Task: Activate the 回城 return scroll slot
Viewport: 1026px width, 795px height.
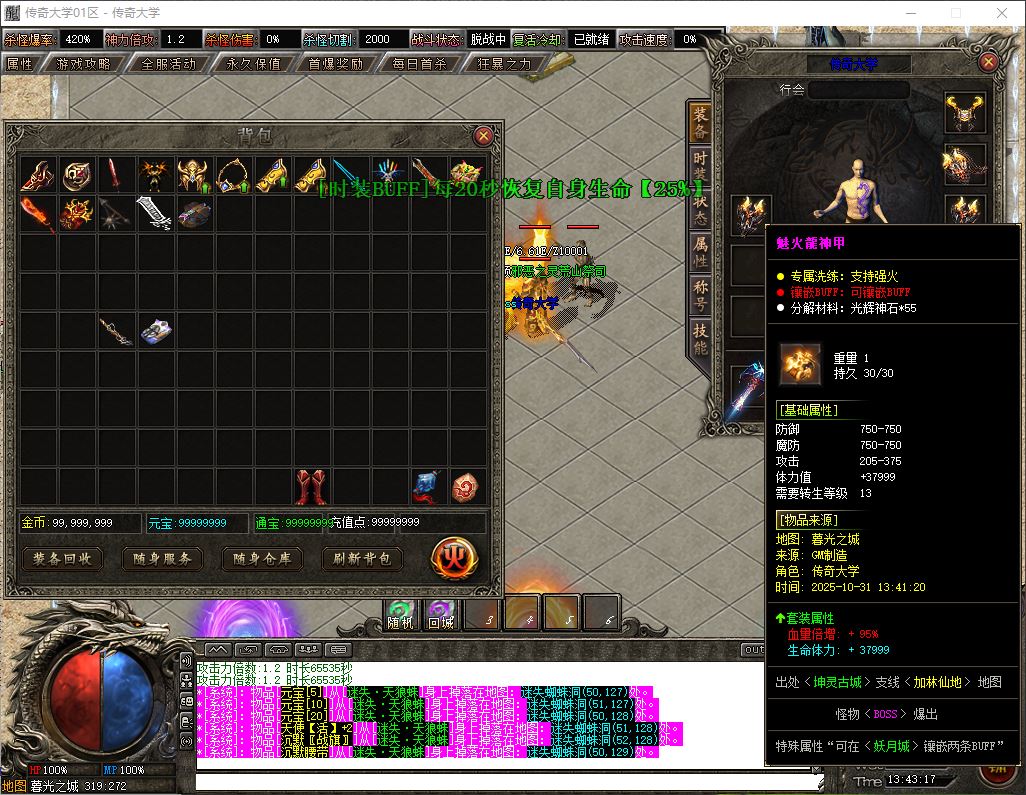Action: [x=440, y=613]
